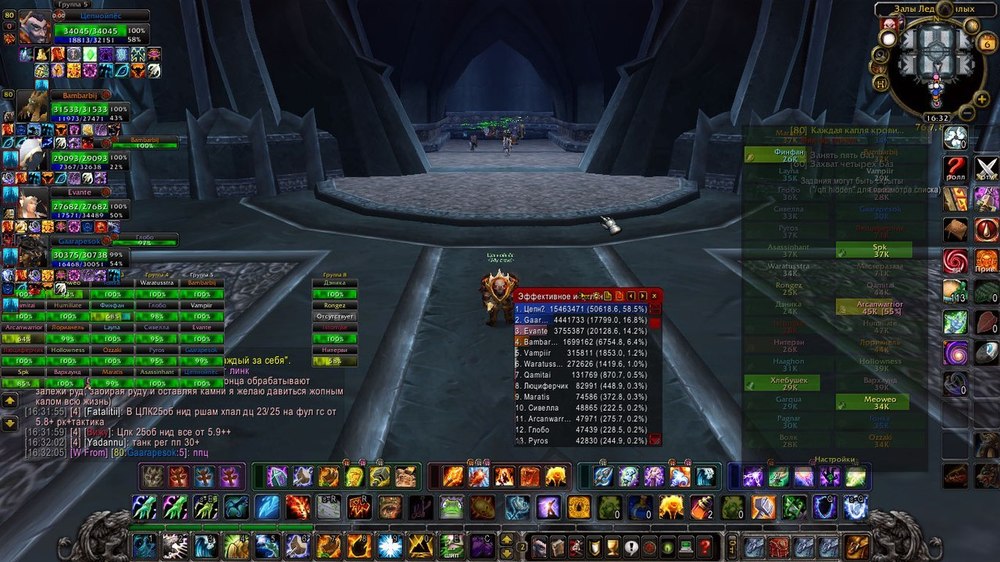Open the clock showing 16:32
This screenshot has height=562, width=1000.
coord(937,117)
